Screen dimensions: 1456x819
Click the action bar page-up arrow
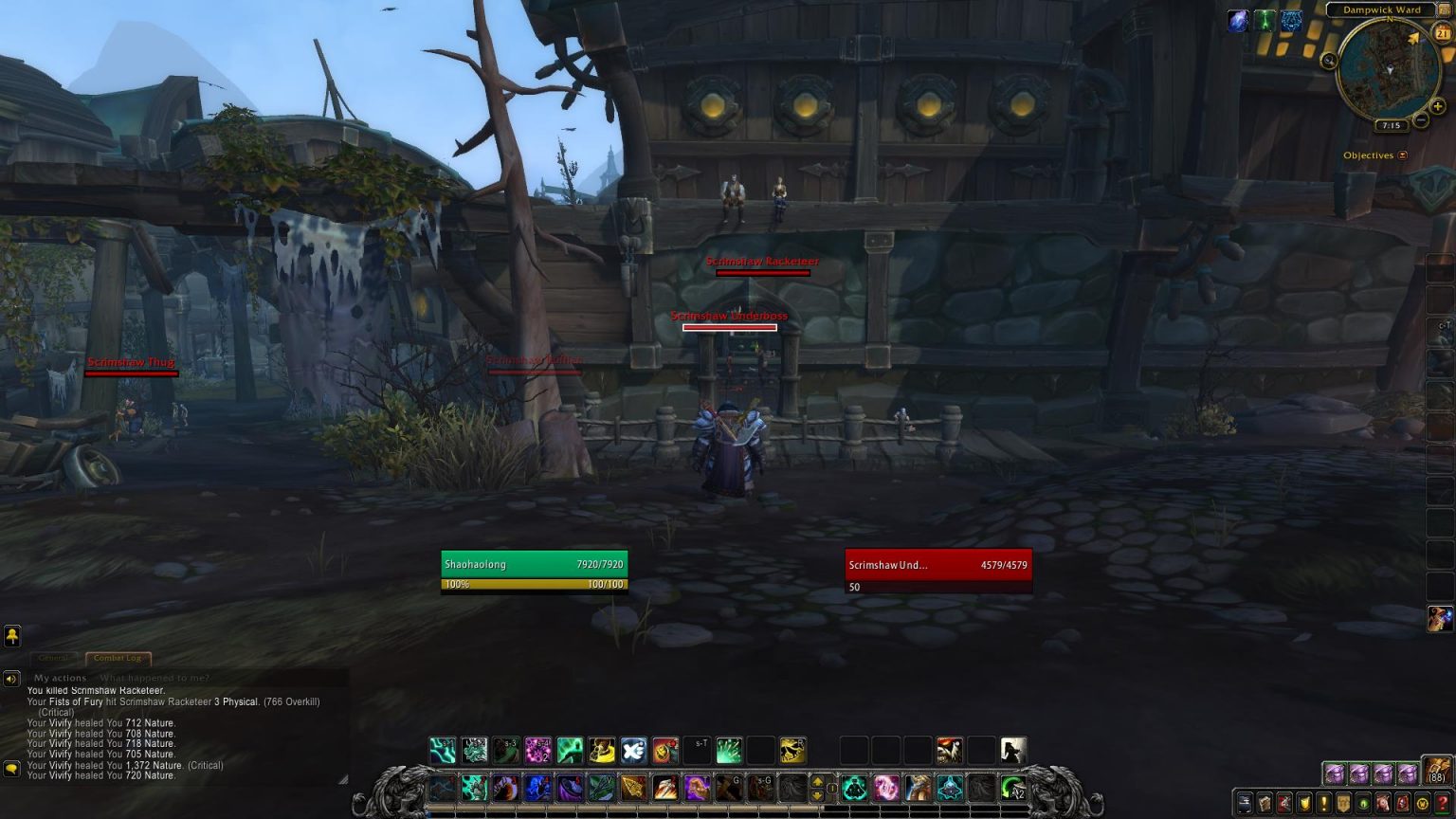[x=816, y=782]
